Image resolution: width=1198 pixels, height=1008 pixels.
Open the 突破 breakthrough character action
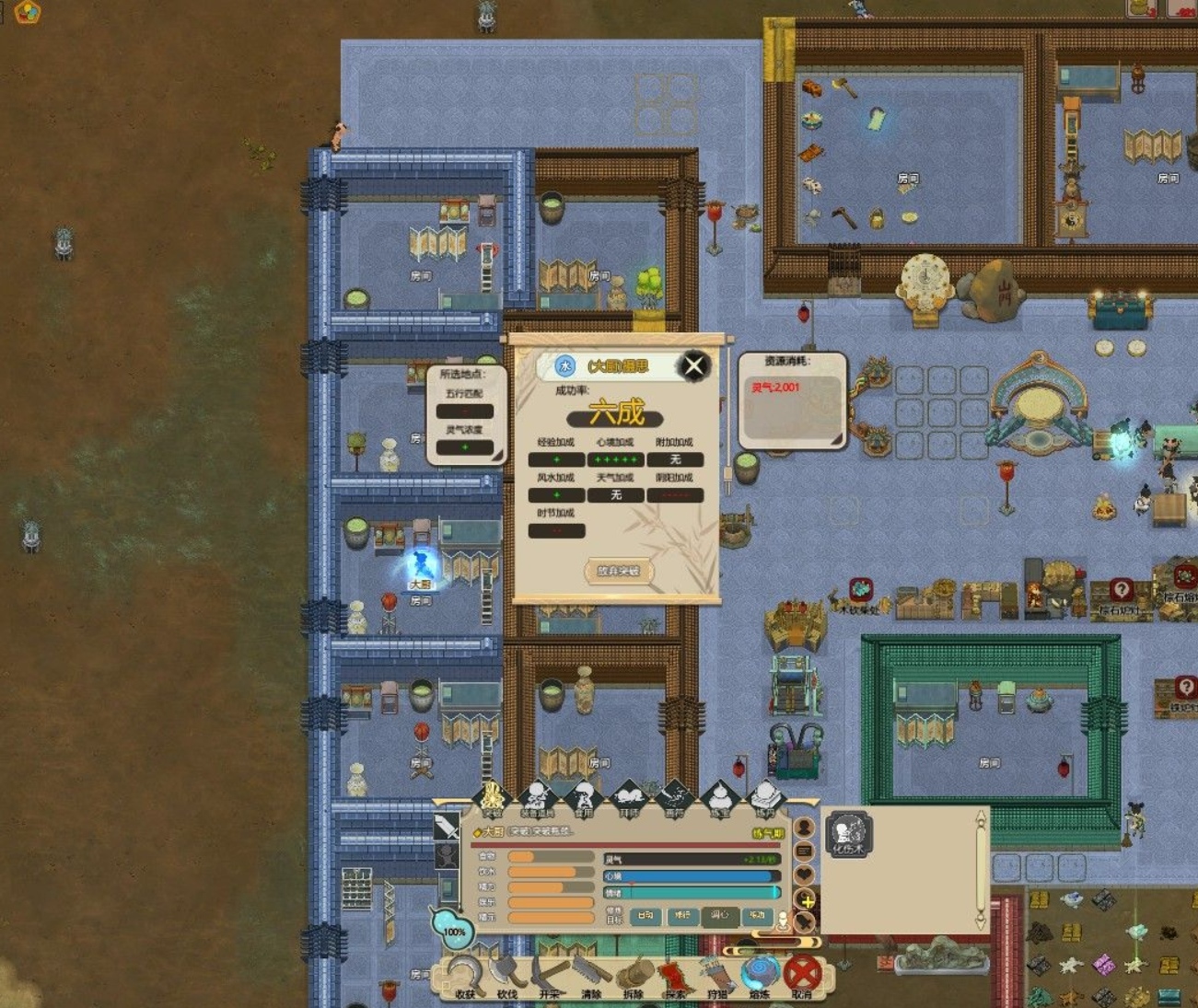pos(493,799)
